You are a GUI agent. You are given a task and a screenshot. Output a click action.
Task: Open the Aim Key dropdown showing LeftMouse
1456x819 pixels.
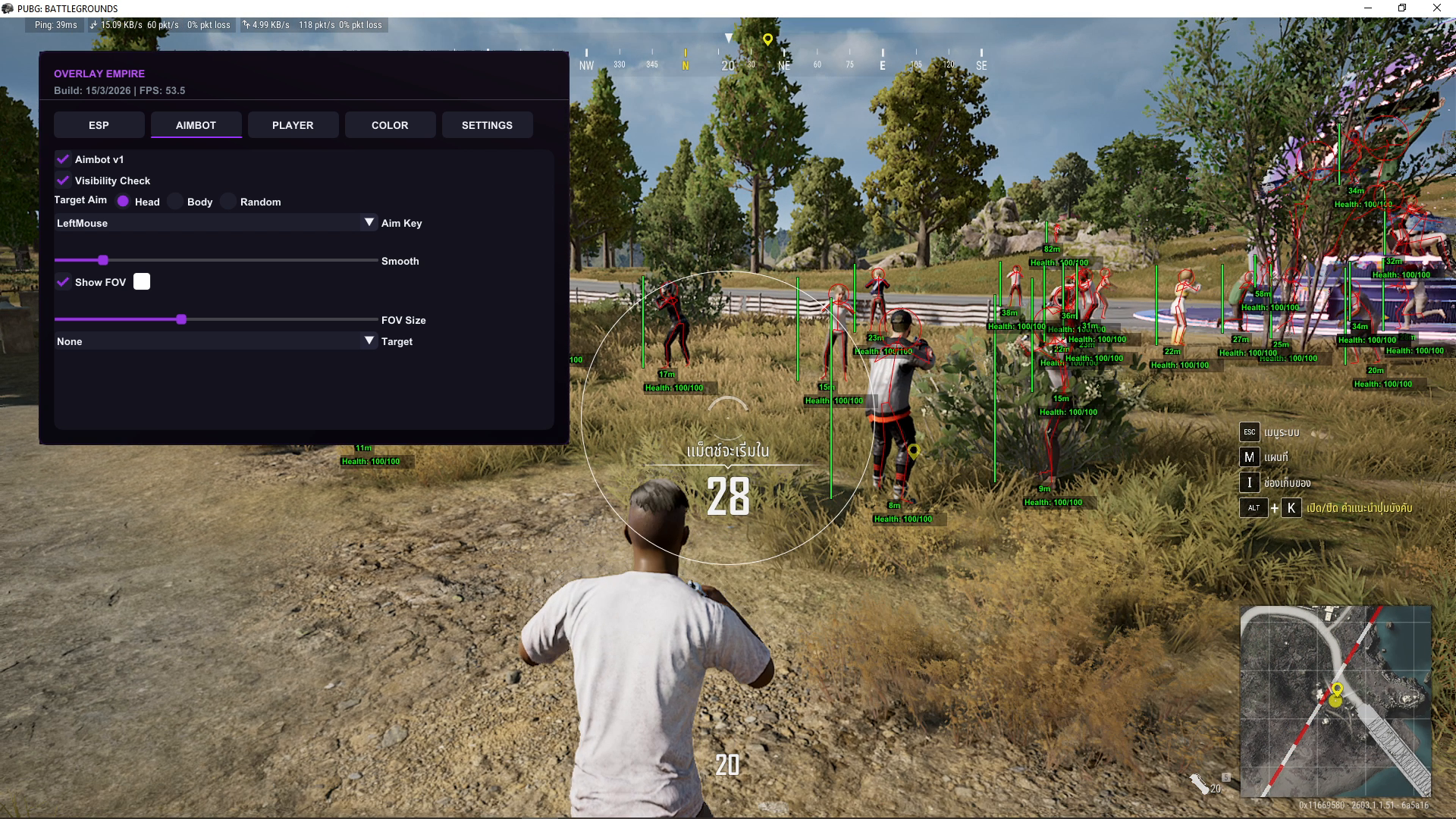click(x=216, y=222)
